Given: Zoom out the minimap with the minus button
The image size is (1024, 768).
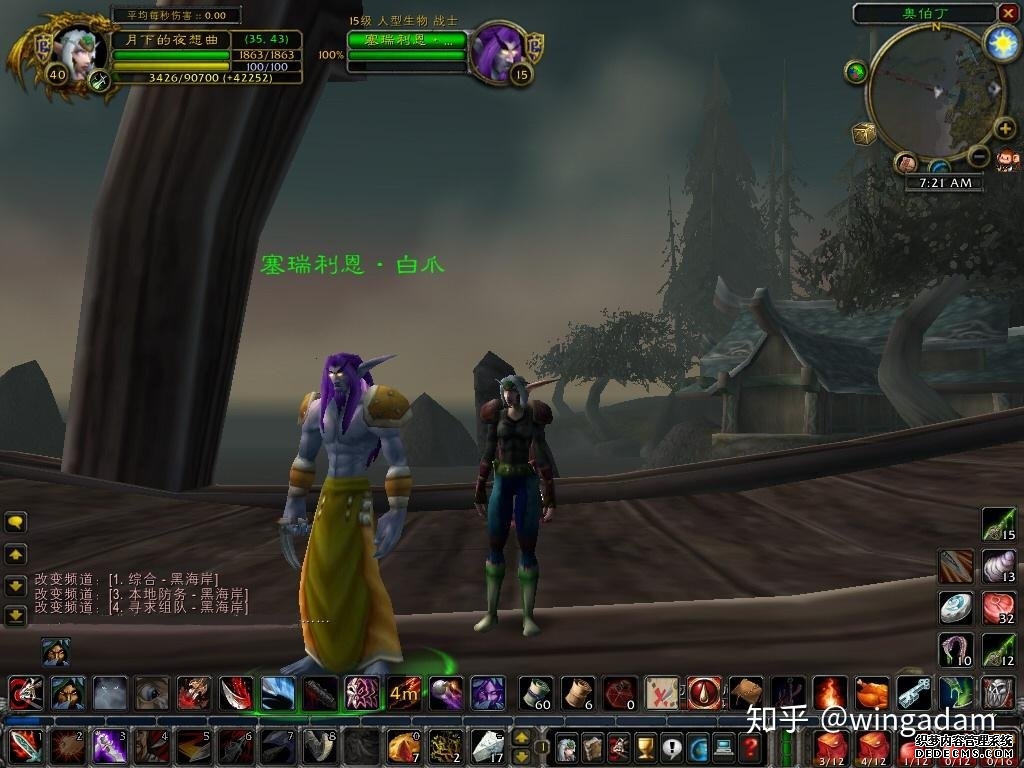Looking at the screenshot, I should pyautogui.click(x=979, y=156).
